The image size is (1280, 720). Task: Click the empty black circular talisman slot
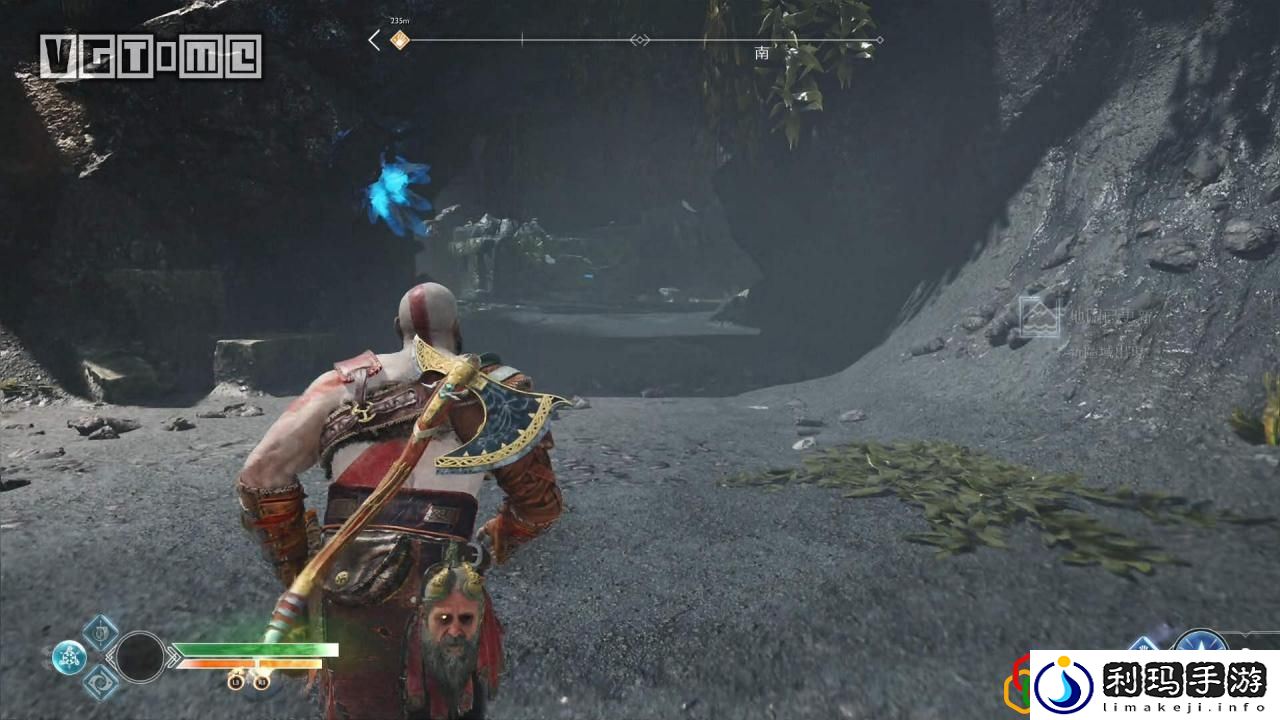140,657
